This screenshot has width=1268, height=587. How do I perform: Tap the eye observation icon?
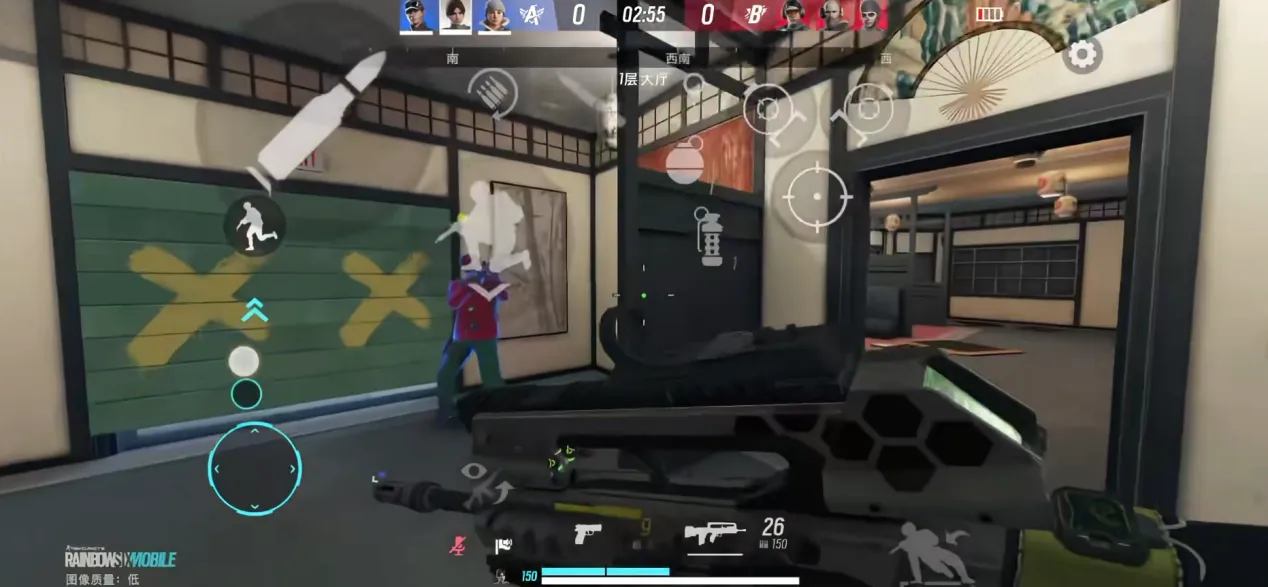475,472
